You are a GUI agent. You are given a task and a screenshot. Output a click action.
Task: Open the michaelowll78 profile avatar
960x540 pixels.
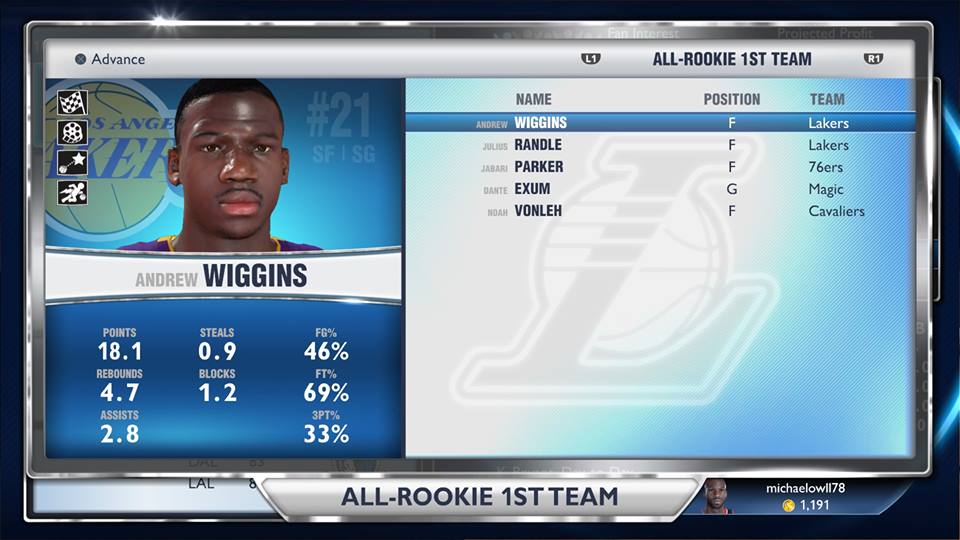point(716,497)
